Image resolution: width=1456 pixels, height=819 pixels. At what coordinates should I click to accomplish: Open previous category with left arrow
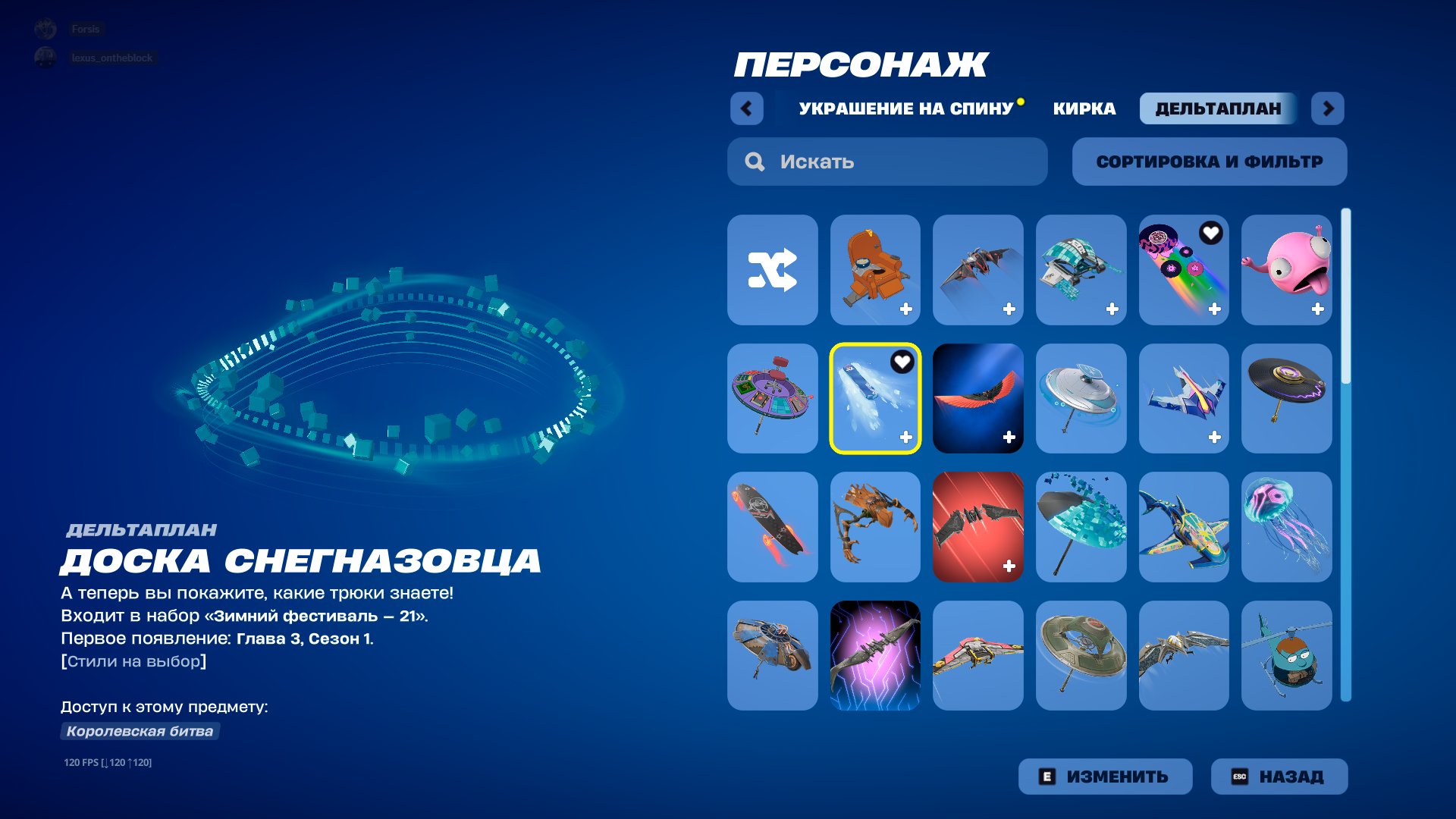coord(747,108)
